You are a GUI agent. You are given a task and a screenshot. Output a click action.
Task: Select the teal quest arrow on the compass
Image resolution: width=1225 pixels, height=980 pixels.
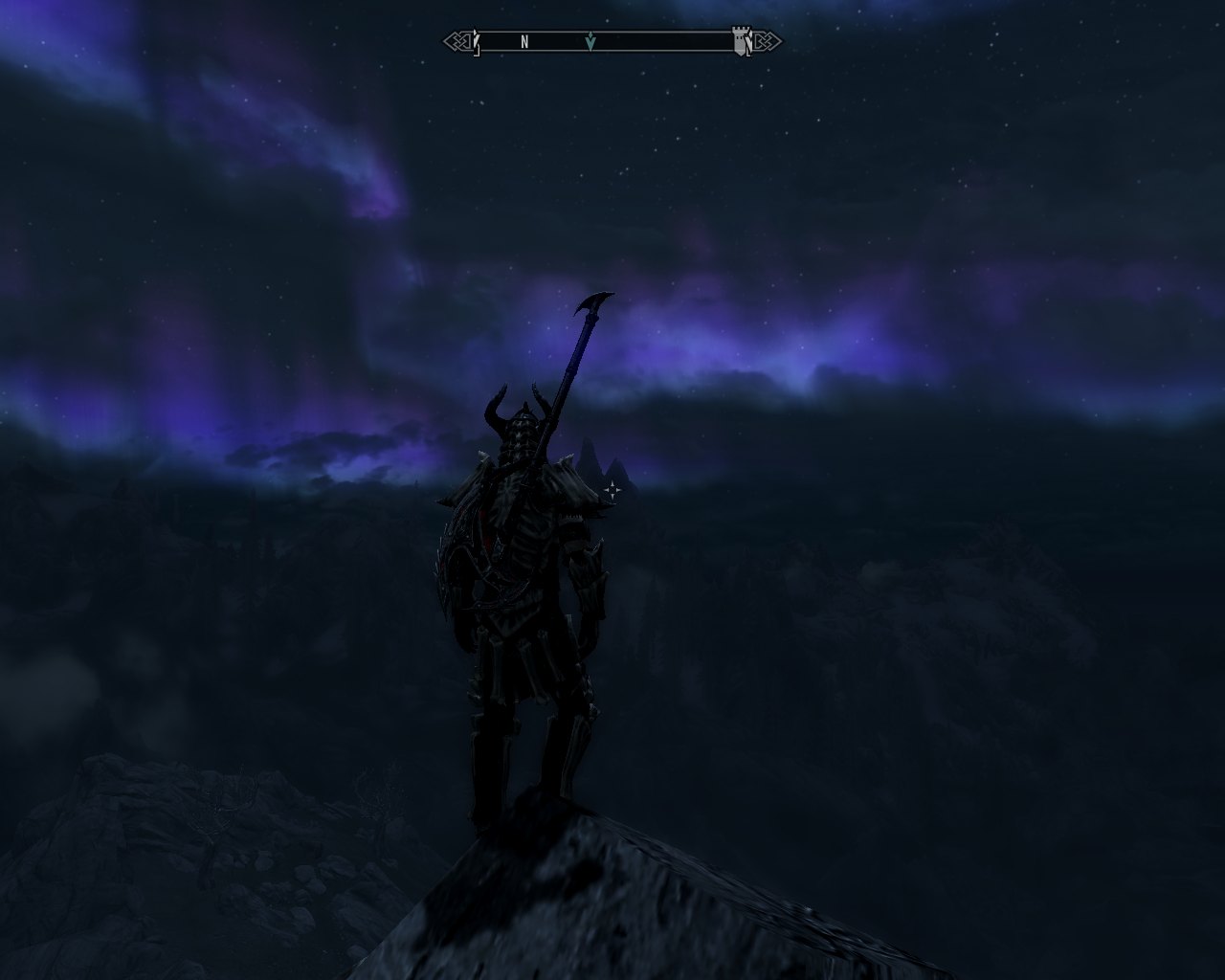[590, 41]
